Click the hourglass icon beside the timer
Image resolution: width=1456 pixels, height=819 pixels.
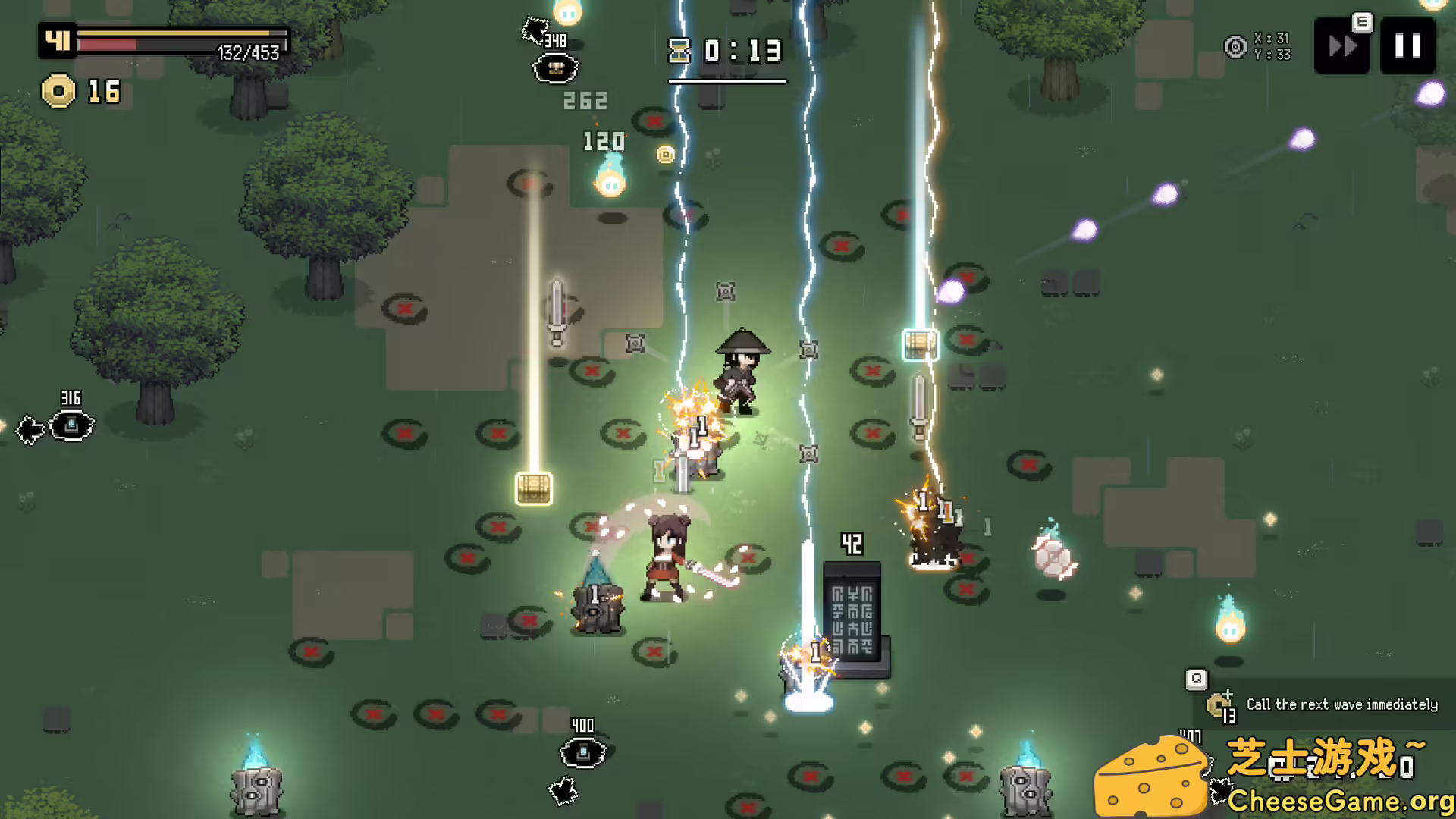pyautogui.click(x=680, y=52)
